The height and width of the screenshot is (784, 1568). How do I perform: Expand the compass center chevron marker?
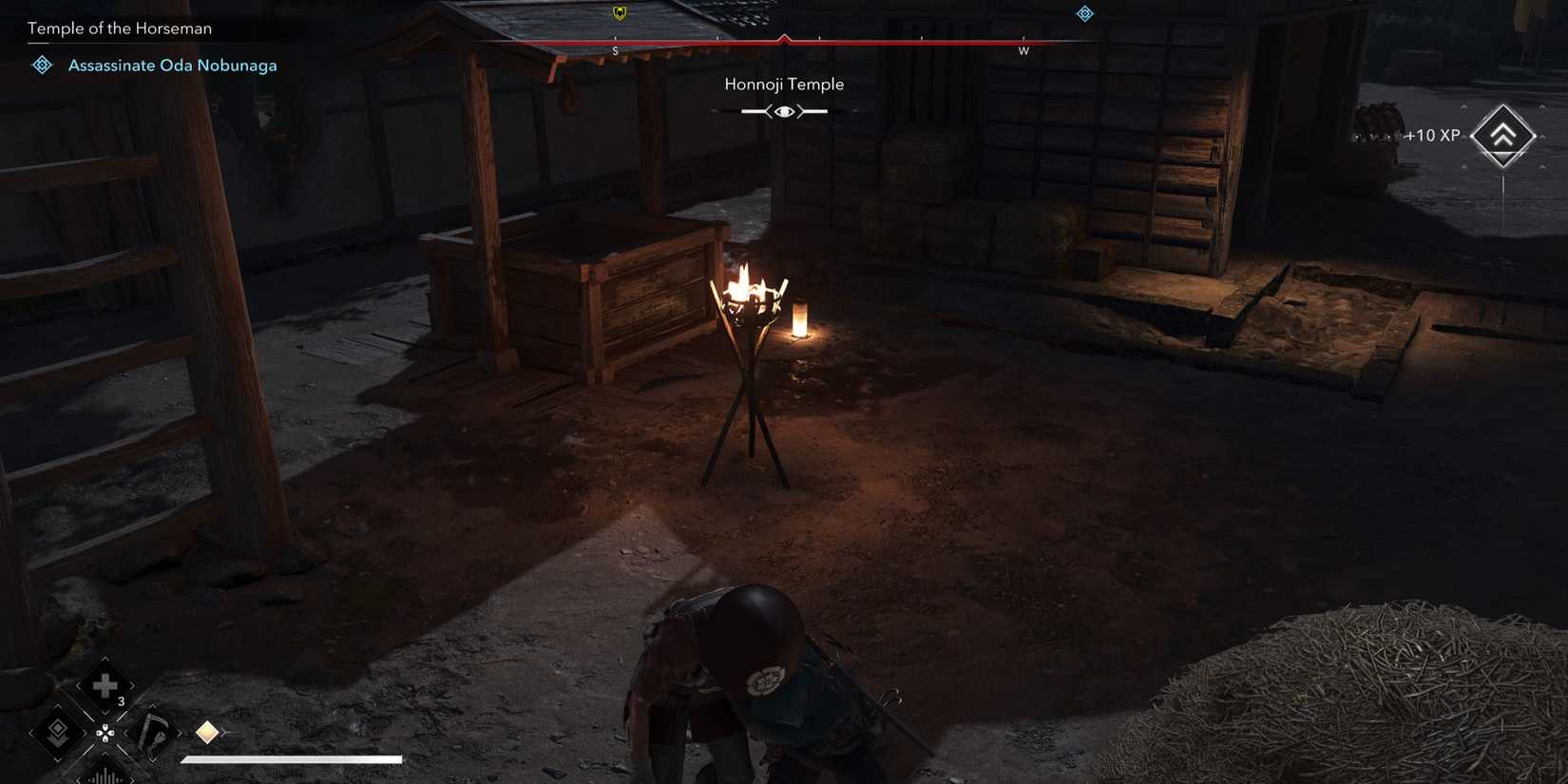point(784,36)
